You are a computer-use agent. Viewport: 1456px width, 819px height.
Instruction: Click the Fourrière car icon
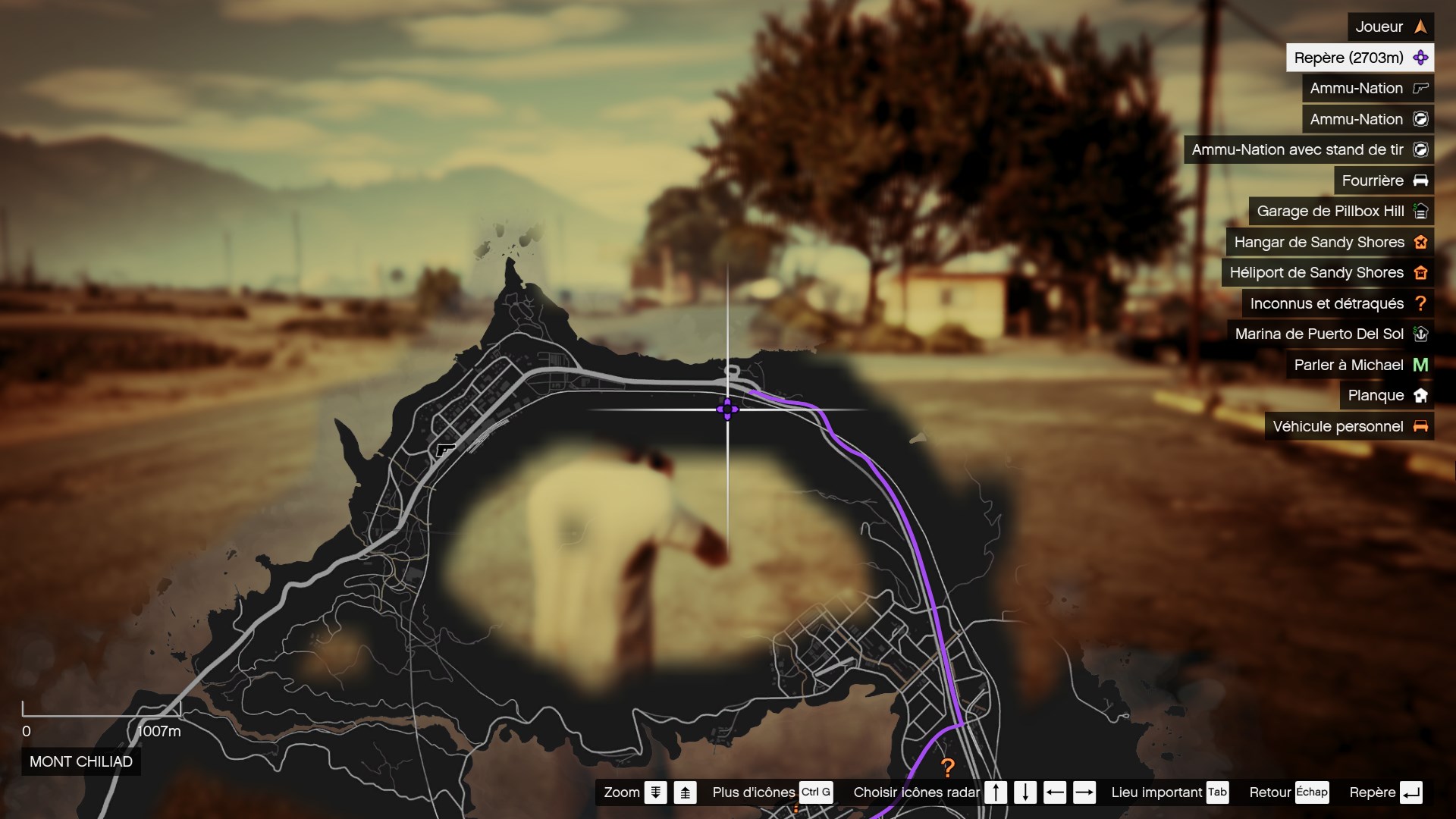coord(1420,180)
